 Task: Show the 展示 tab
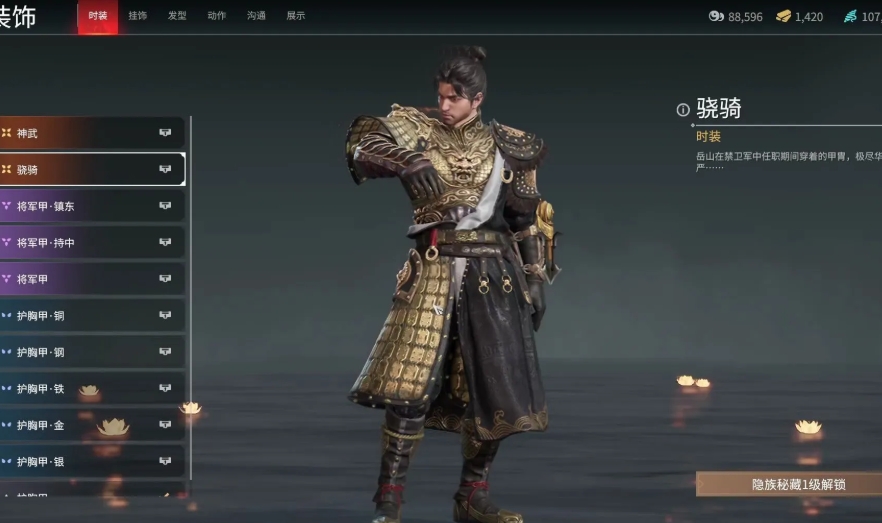coord(296,16)
